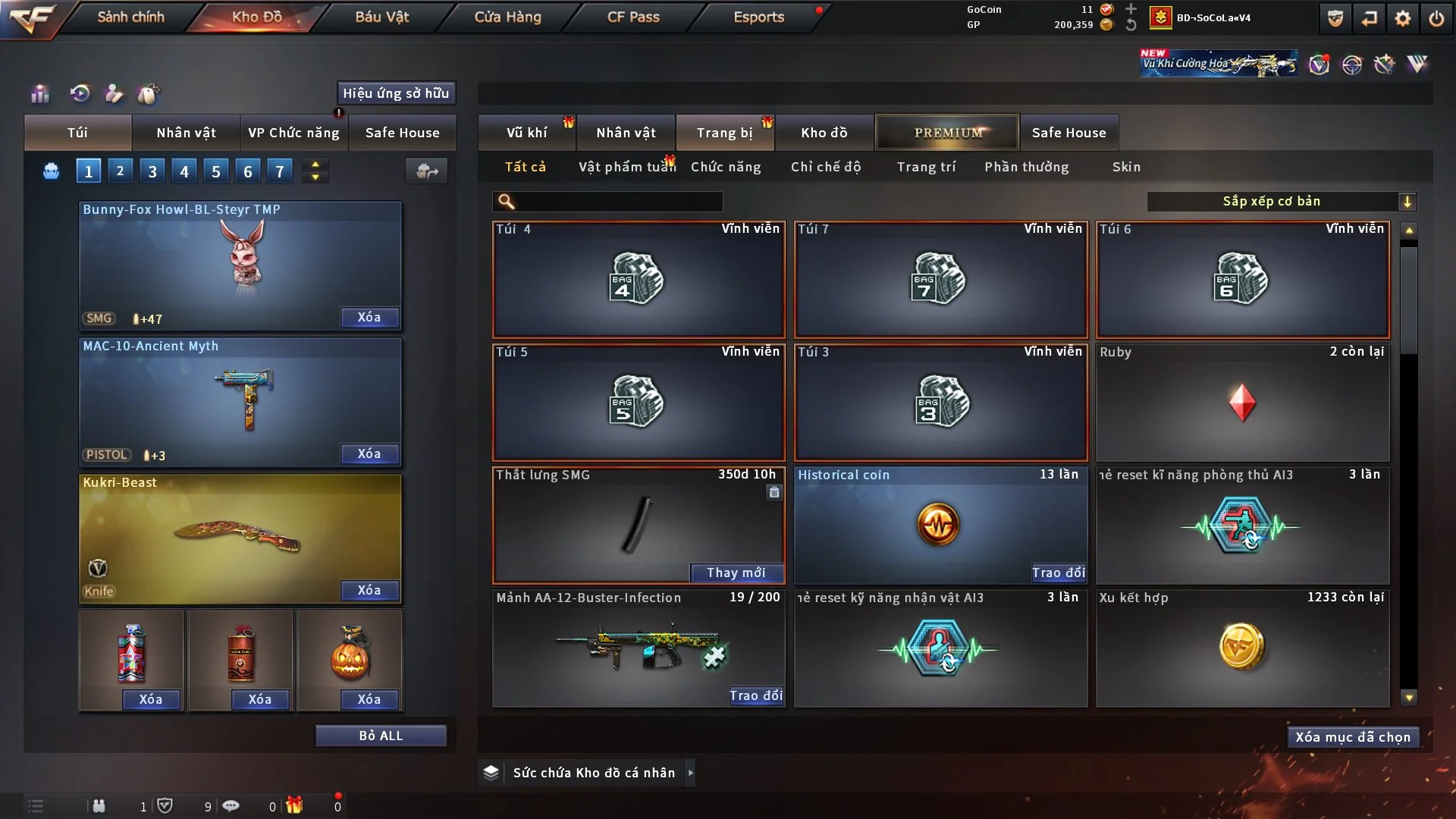Click the power exit icon
This screenshot has height=819, width=1456.
click(1436, 18)
